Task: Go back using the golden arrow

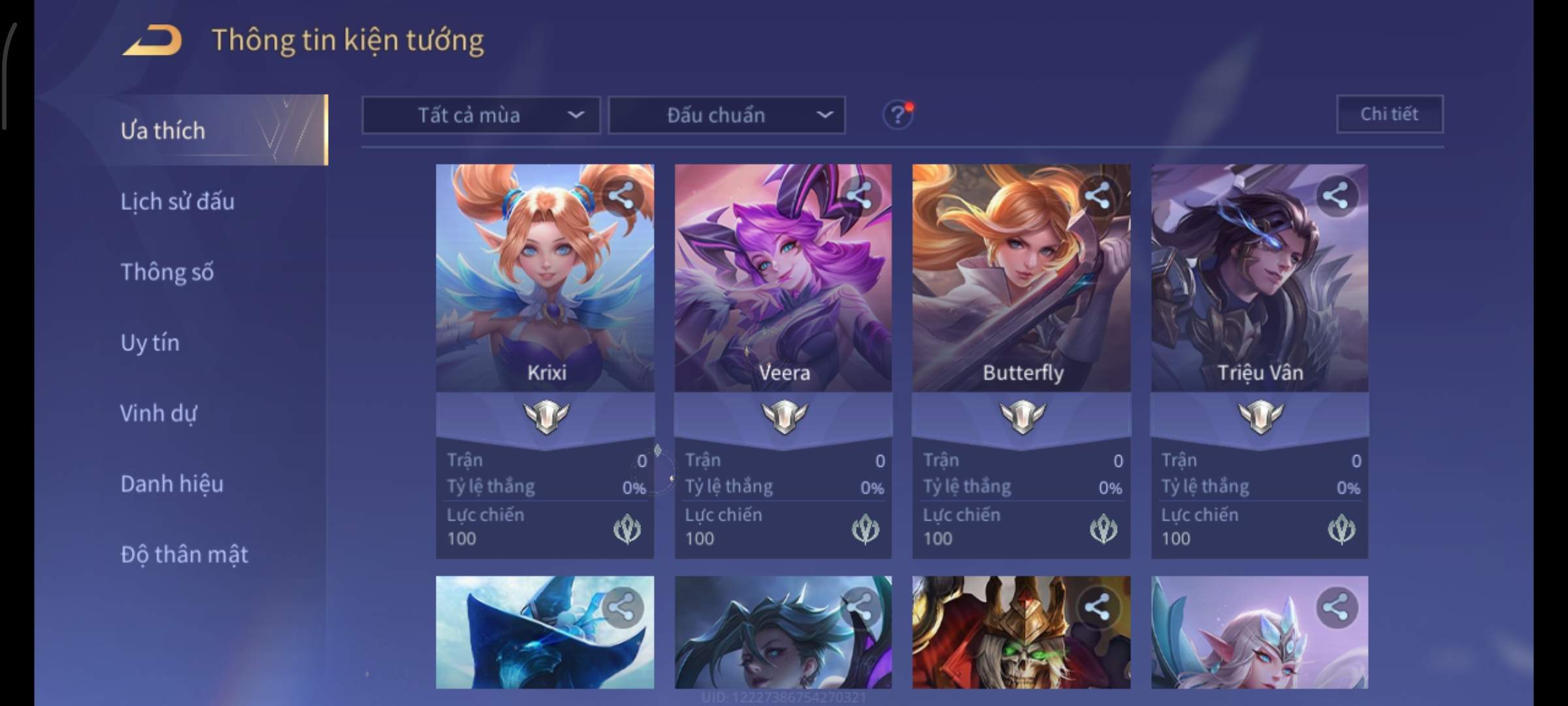Action: pos(152,41)
